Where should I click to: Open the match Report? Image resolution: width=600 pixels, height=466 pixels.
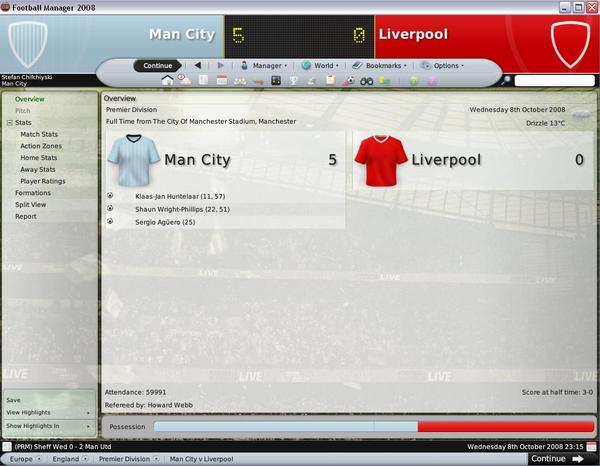point(25,216)
